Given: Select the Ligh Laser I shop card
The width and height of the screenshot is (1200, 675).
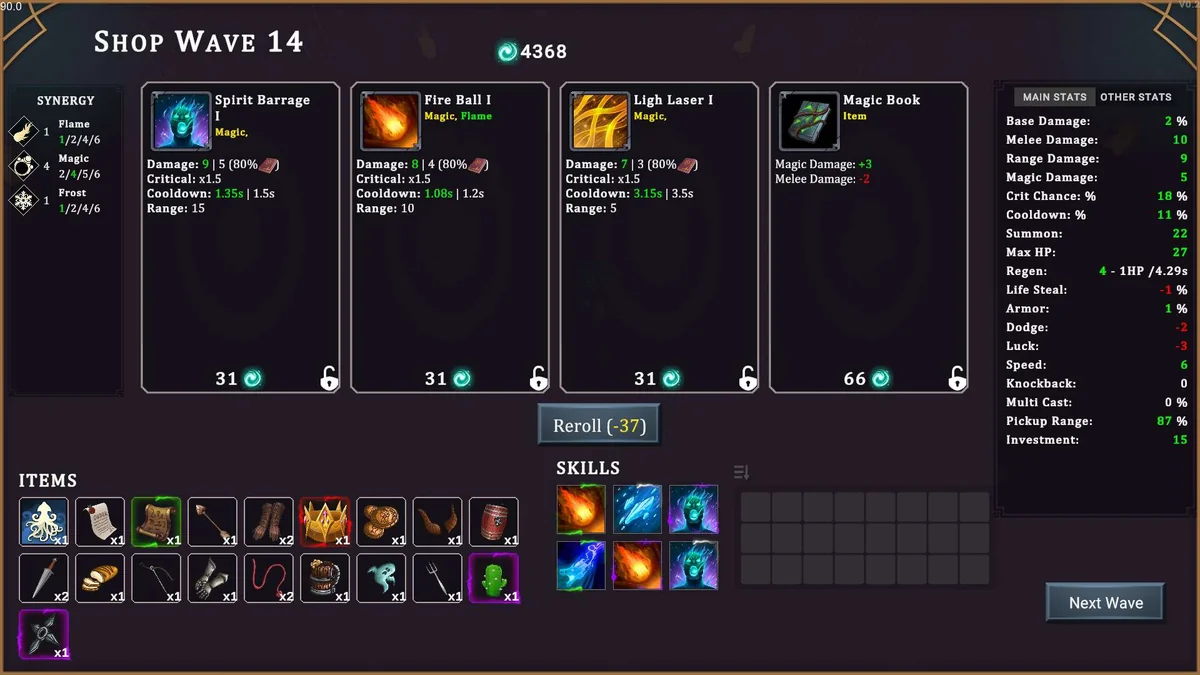Looking at the screenshot, I should [659, 237].
